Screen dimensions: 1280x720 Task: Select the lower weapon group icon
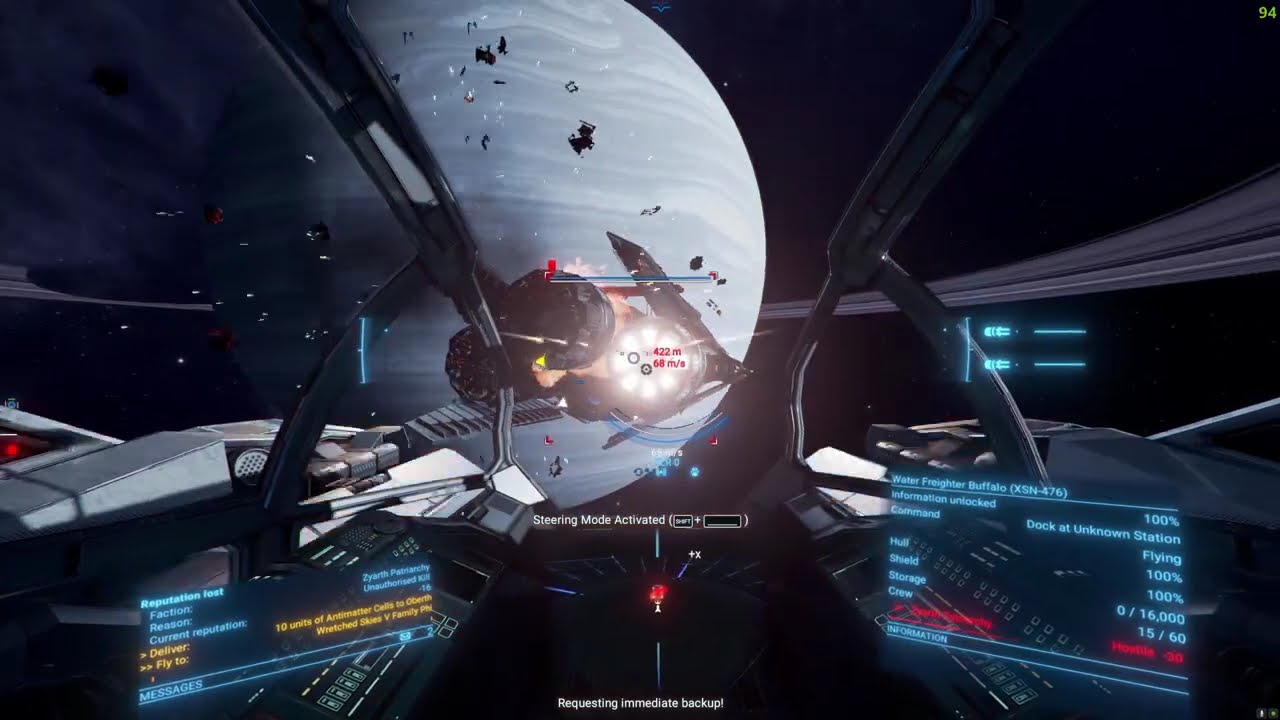[x=997, y=365]
